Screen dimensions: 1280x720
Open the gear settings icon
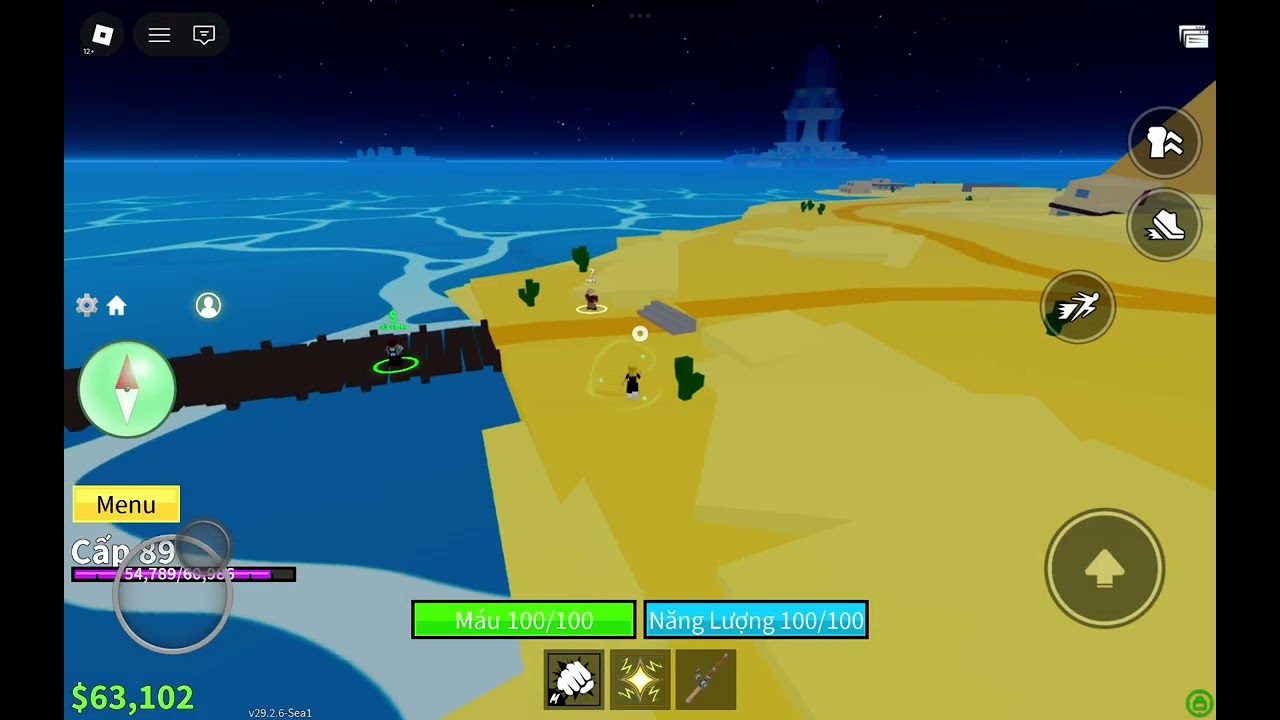[x=87, y=306]
